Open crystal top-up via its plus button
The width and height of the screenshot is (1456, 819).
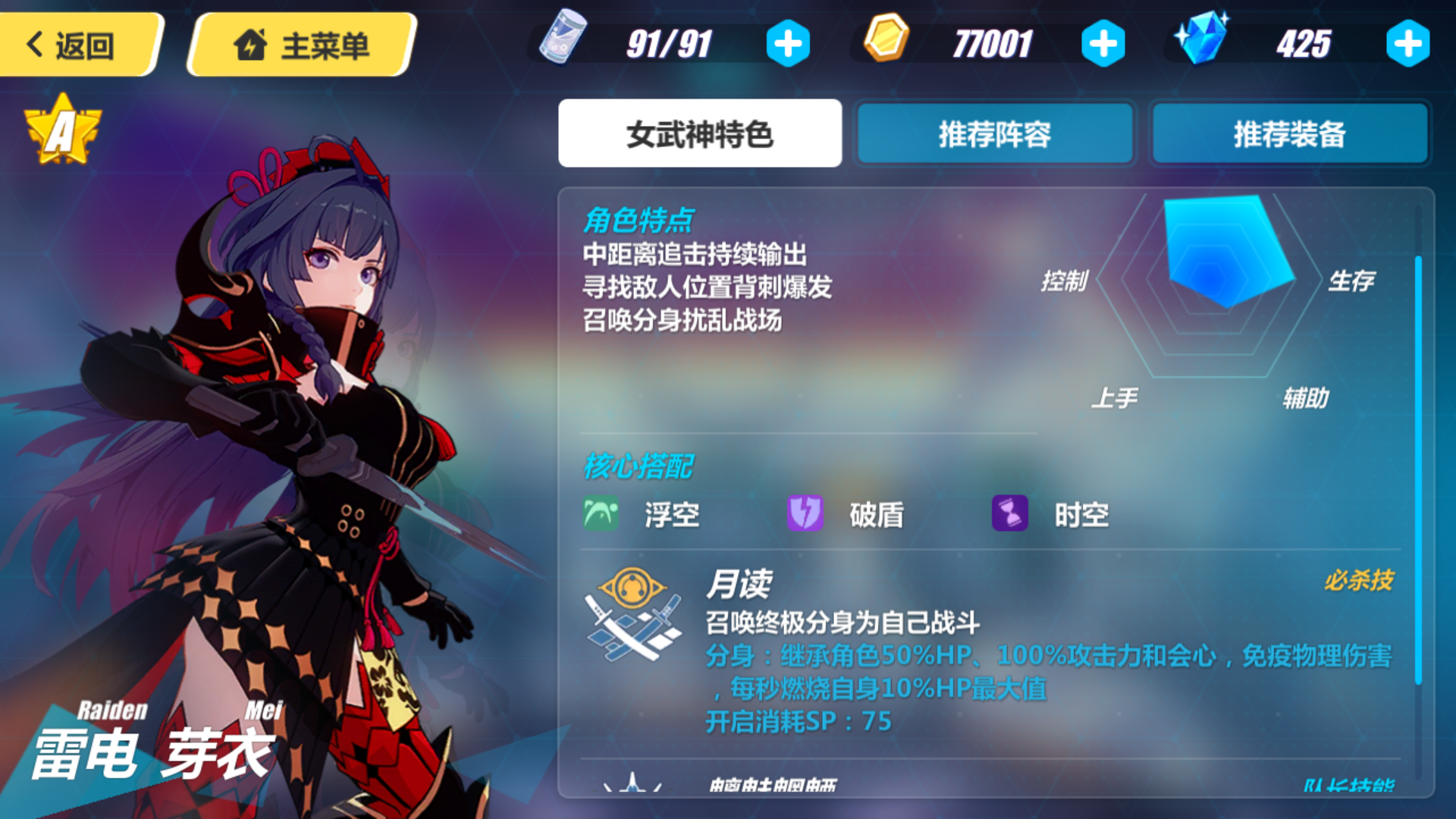[x=1407, y=43]
